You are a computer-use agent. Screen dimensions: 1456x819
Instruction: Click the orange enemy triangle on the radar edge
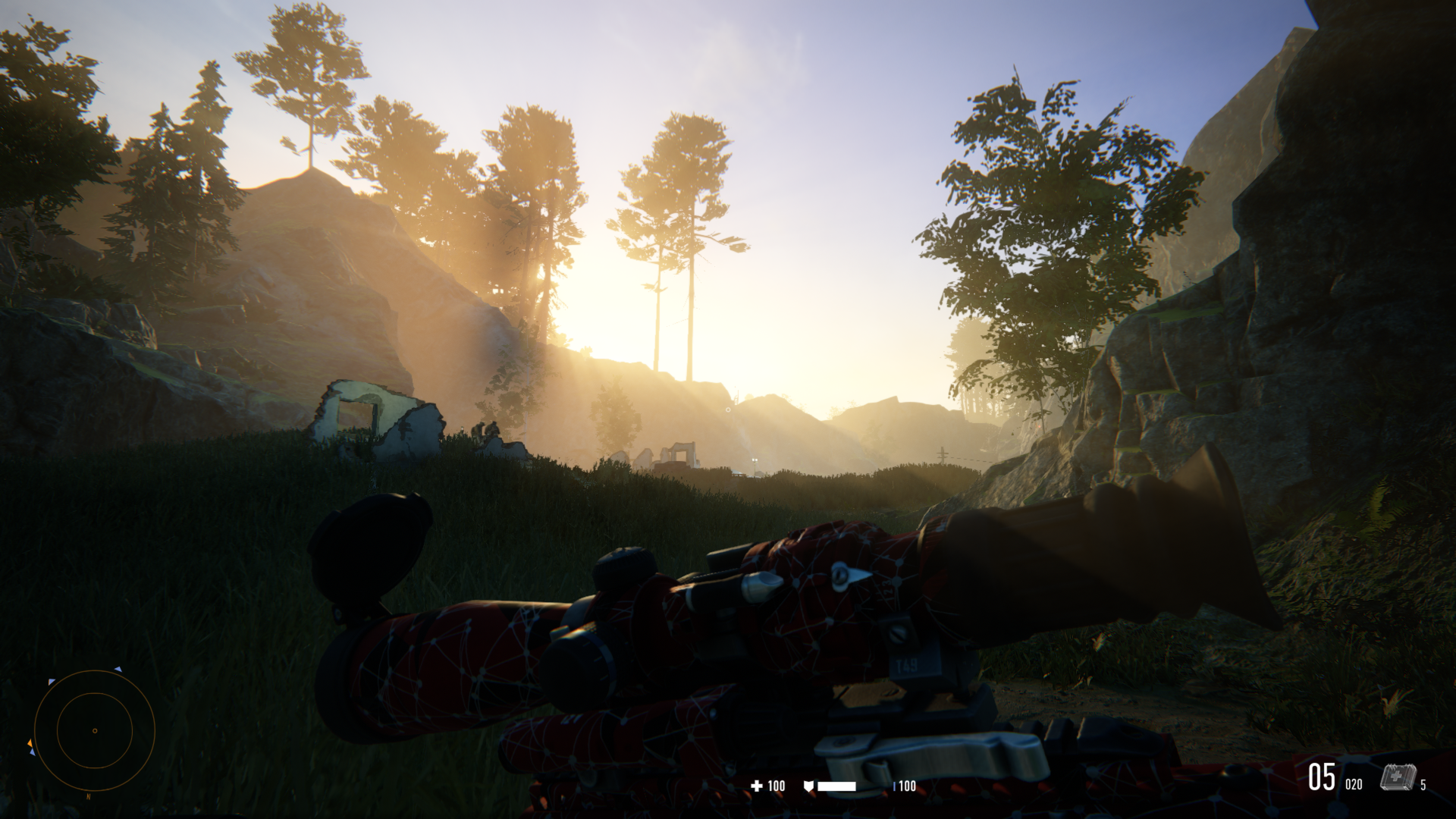click(30, 743)
